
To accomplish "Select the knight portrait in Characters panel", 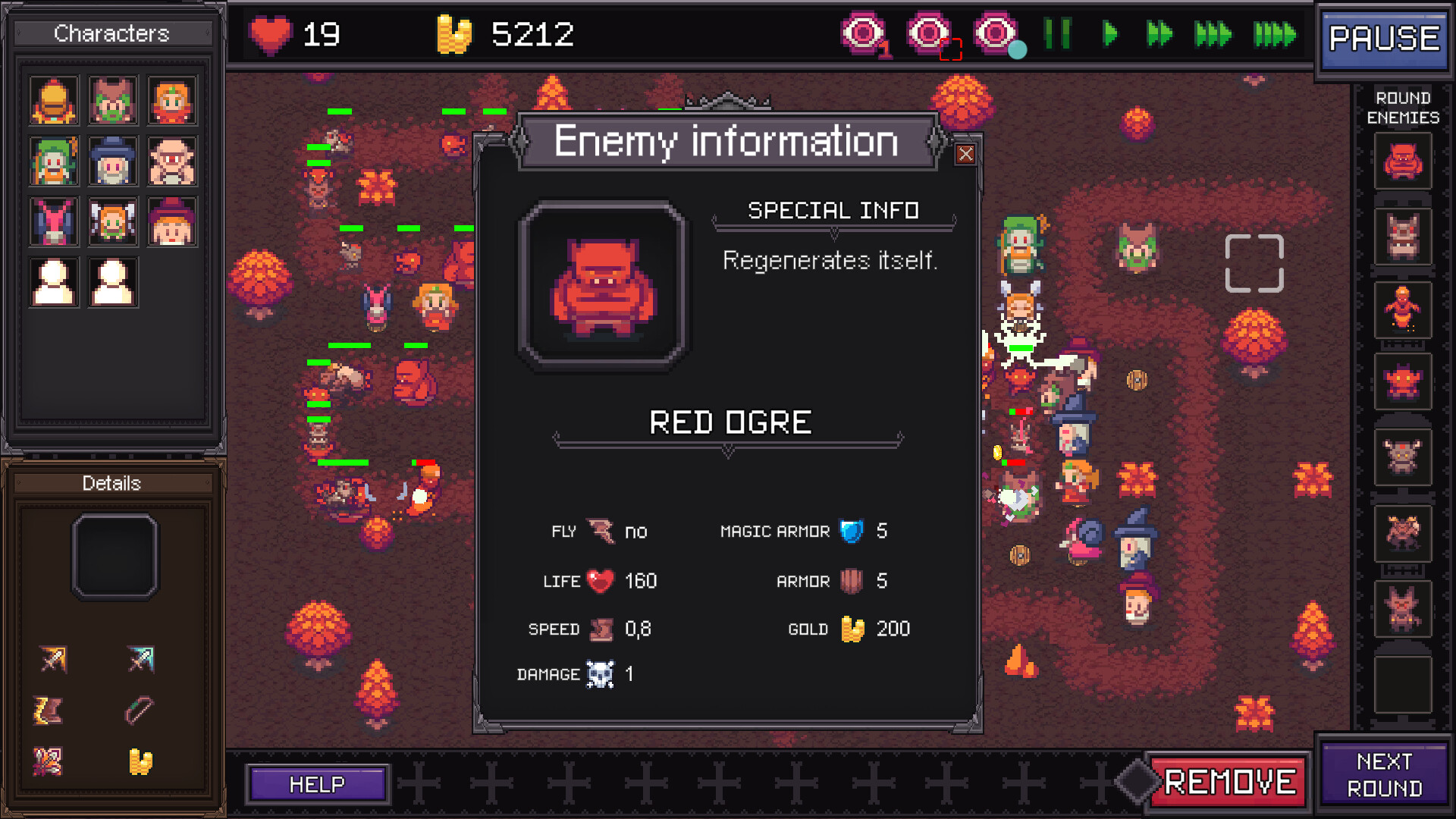I will [x=54, y=99].
